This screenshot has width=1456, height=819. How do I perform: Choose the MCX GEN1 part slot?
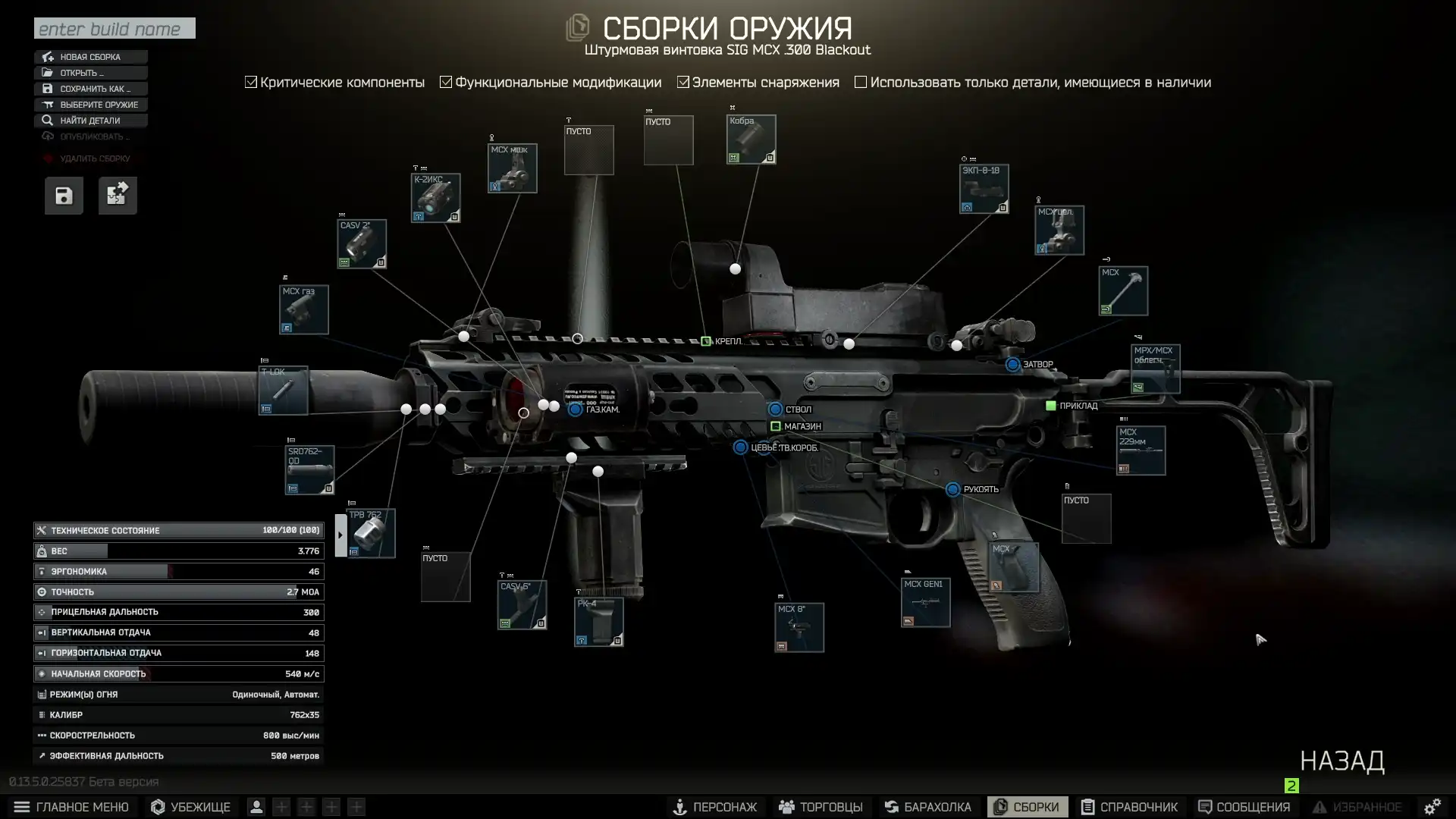click(925, 603)
